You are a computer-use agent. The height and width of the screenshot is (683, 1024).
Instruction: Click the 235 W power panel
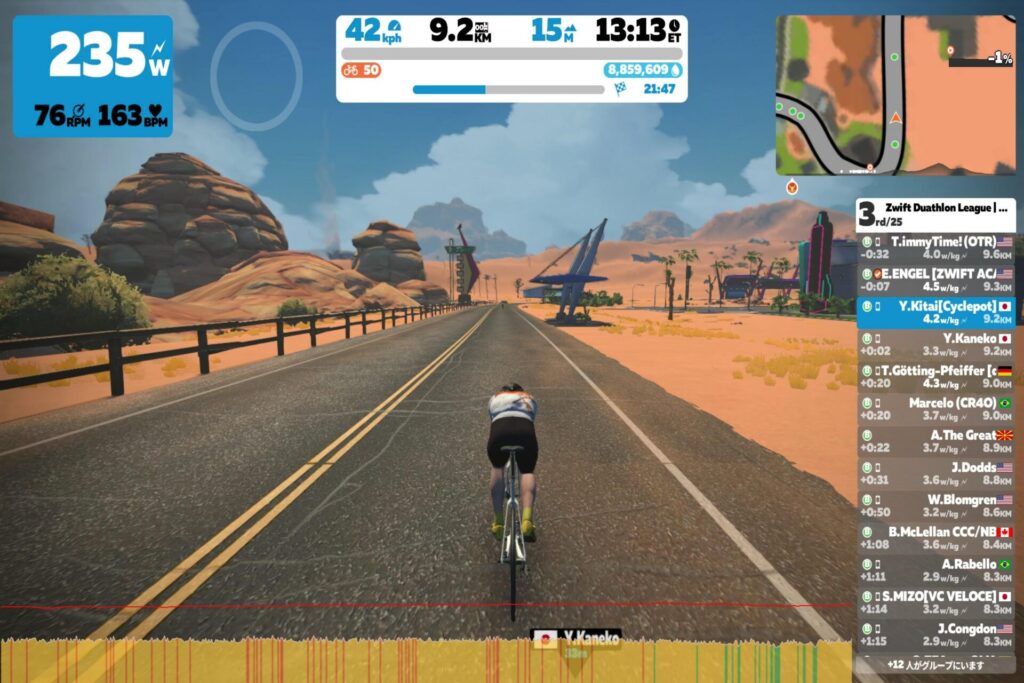point(93,76)
